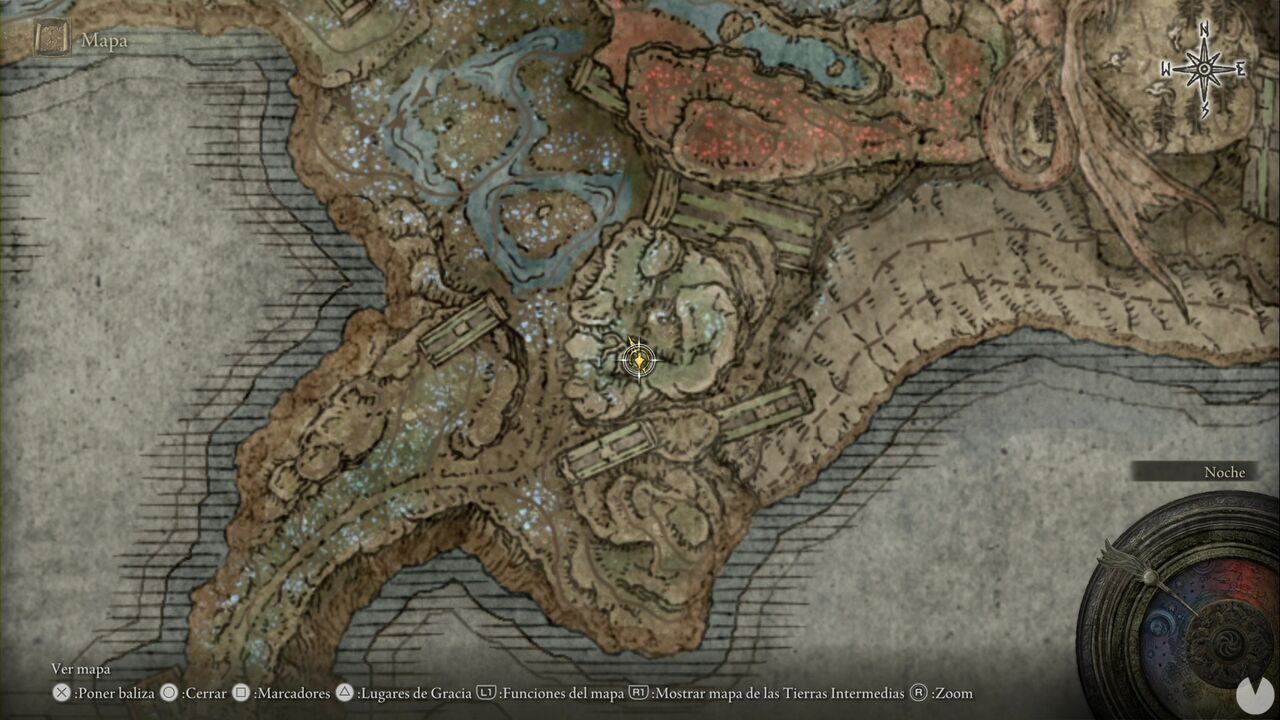Open the Ver mapa menu entry
1280x720 pixels.
(x=83, y=668)
